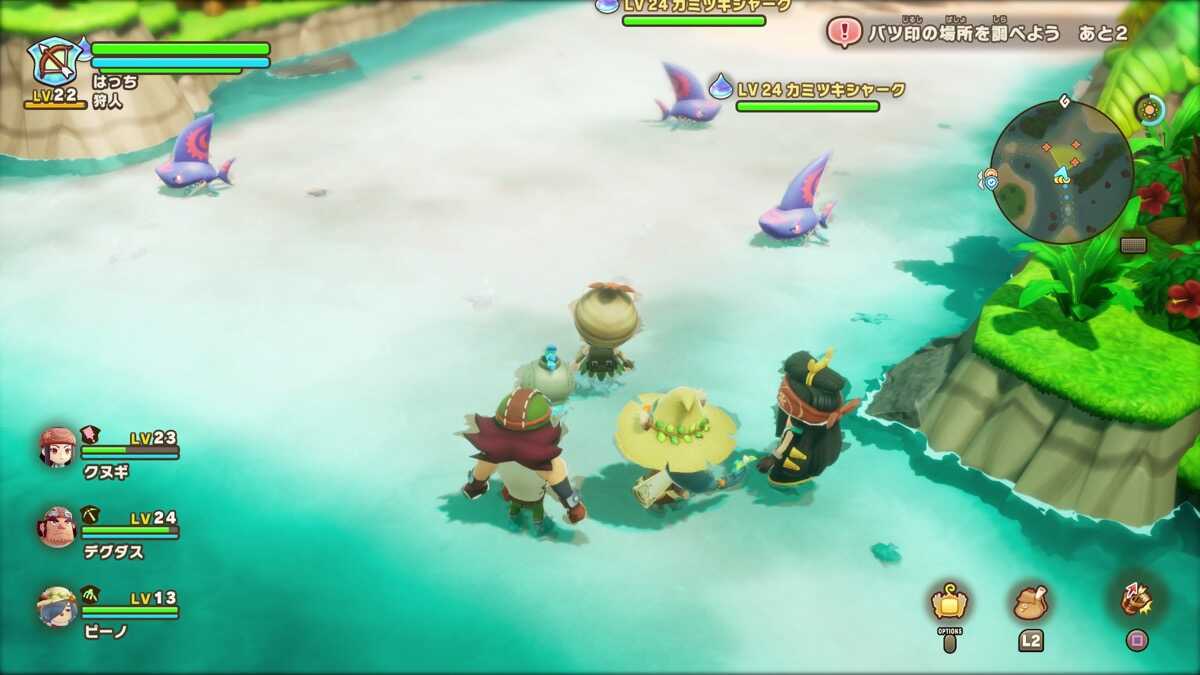Viewport: 1200px width, 675px height.
Task: Open the main menu lantern icon
Action: 948,602
